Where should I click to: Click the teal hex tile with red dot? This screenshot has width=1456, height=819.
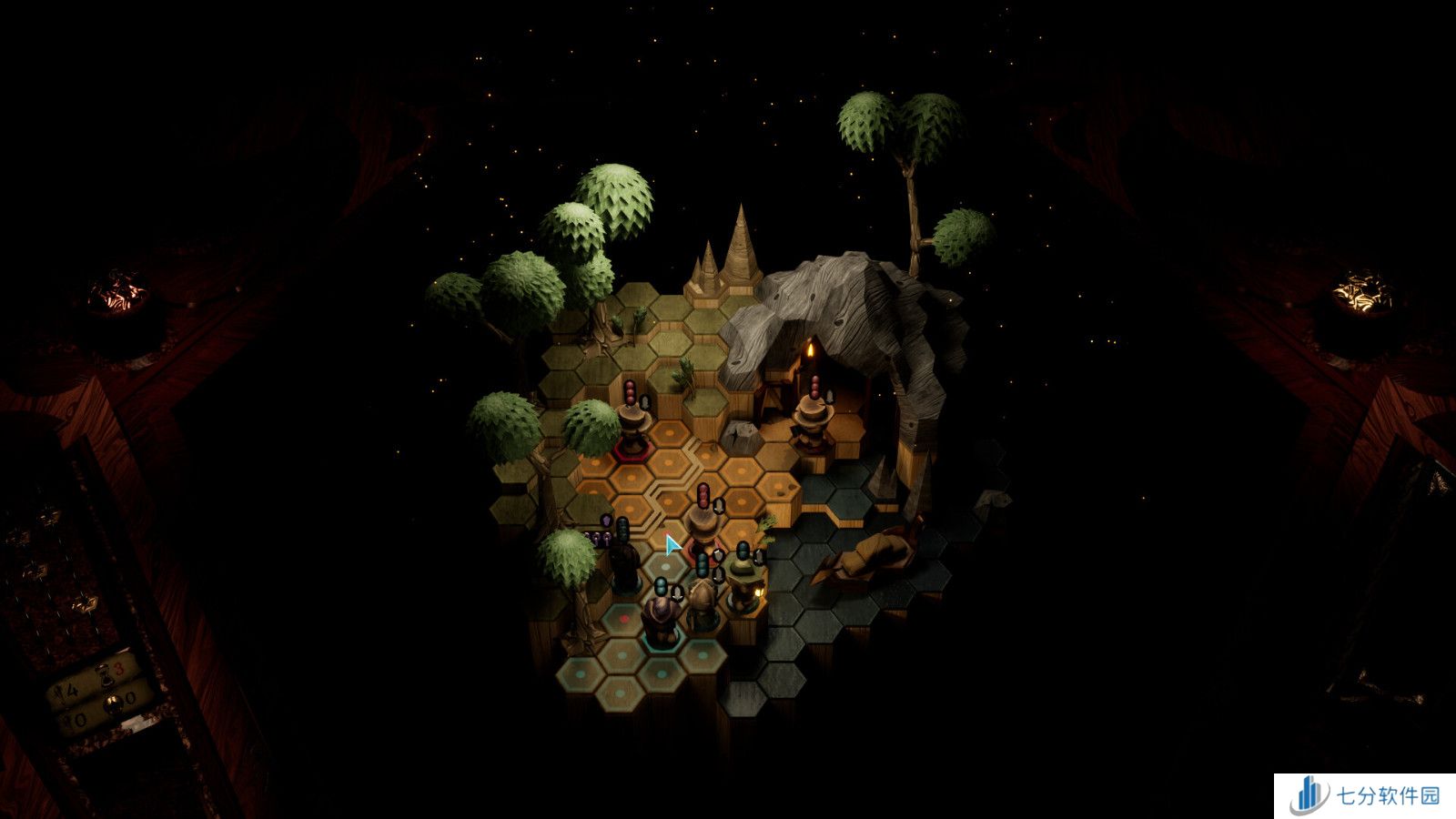click(626, 620)
